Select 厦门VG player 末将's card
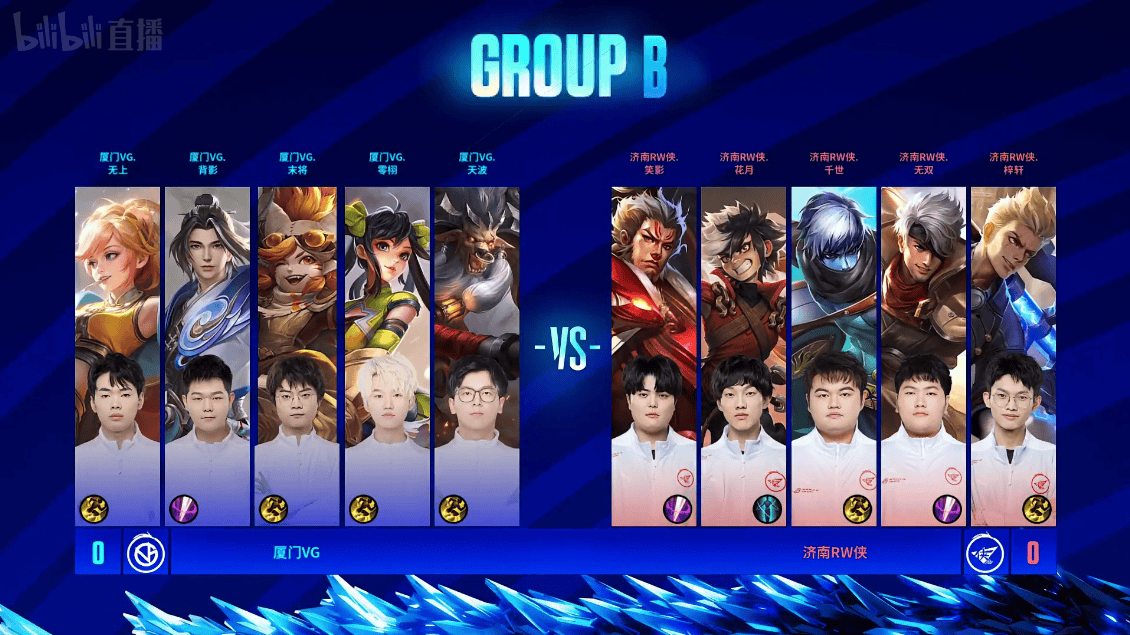 tap(297, 355)
